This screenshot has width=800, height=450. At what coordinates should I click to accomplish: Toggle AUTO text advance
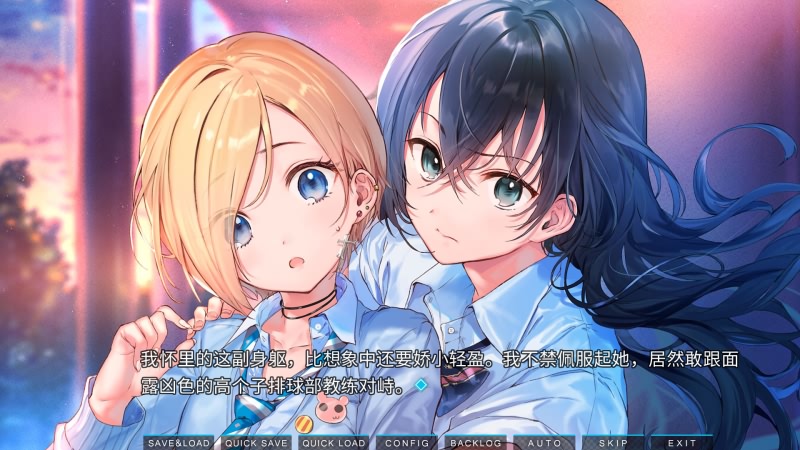coord(544,442)
